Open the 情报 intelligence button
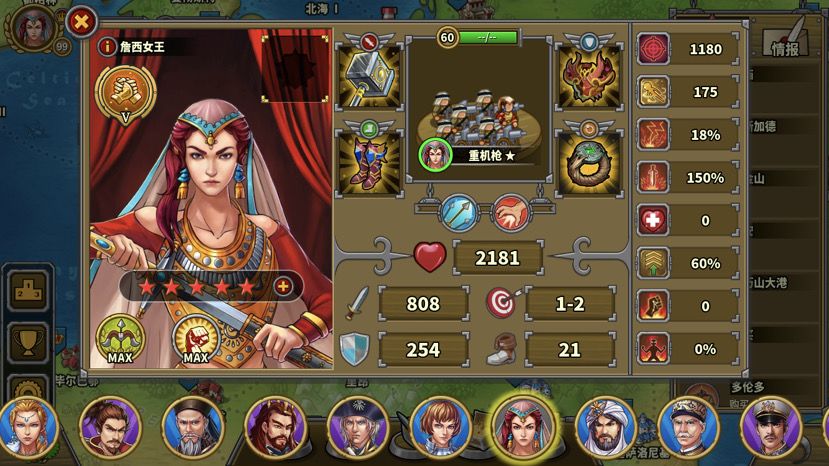829x466 pixels. (785, 44)
